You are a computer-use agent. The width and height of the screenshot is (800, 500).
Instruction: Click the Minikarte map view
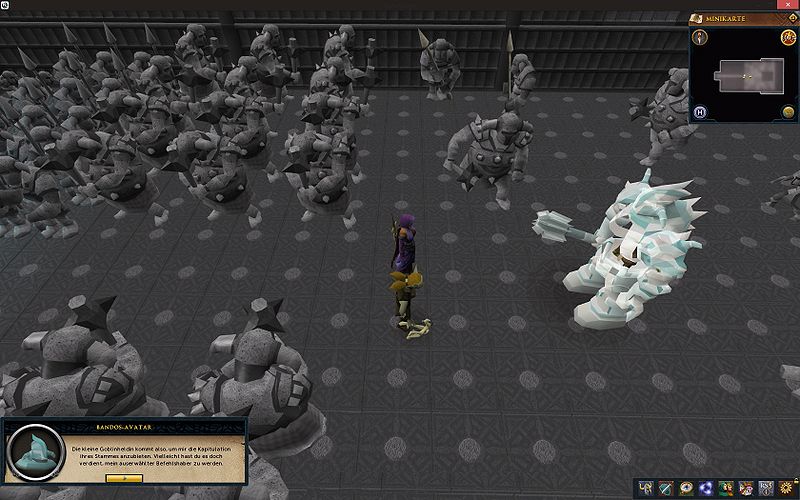click(x=744, y=76)
